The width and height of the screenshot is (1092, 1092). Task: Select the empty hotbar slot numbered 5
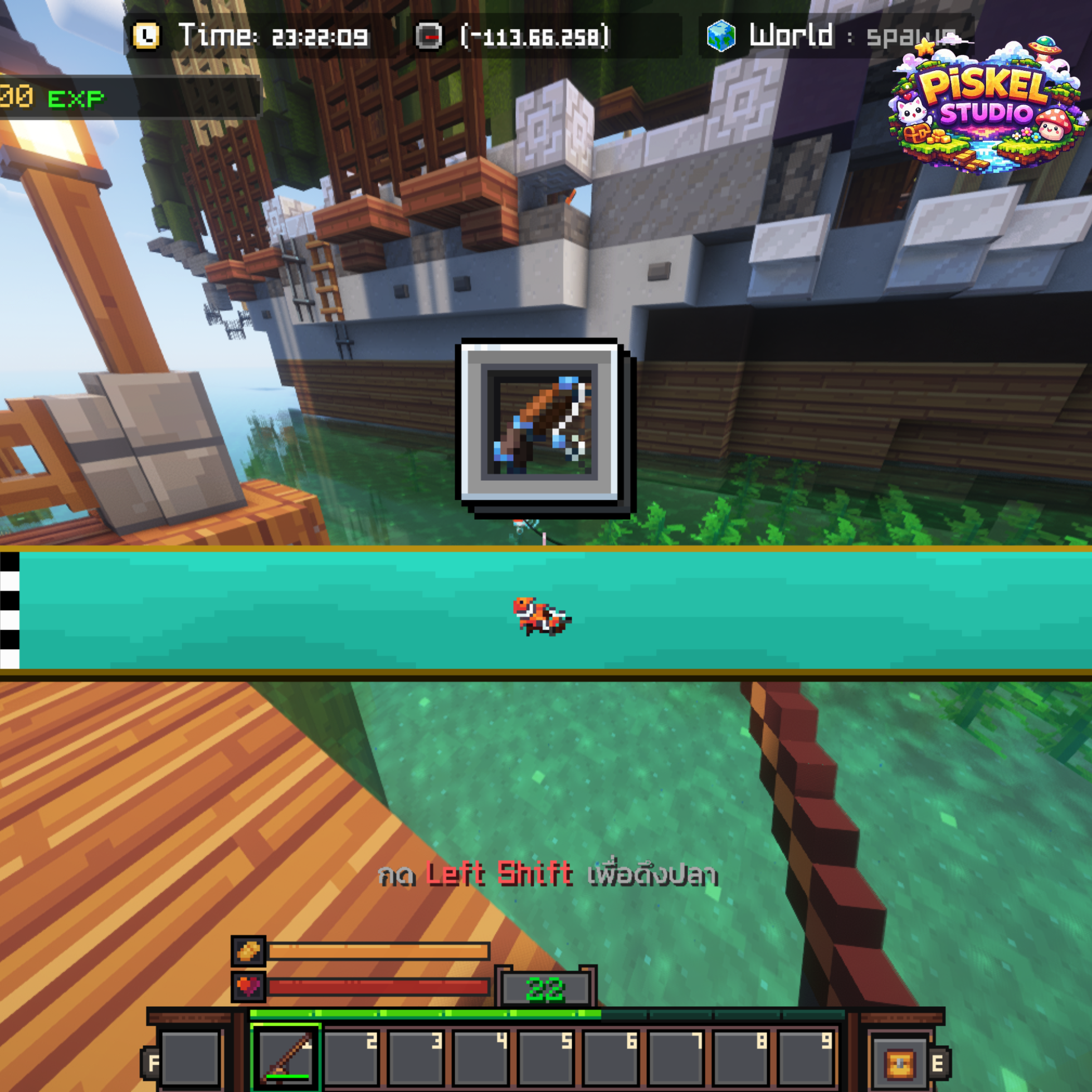[546, 1058]
